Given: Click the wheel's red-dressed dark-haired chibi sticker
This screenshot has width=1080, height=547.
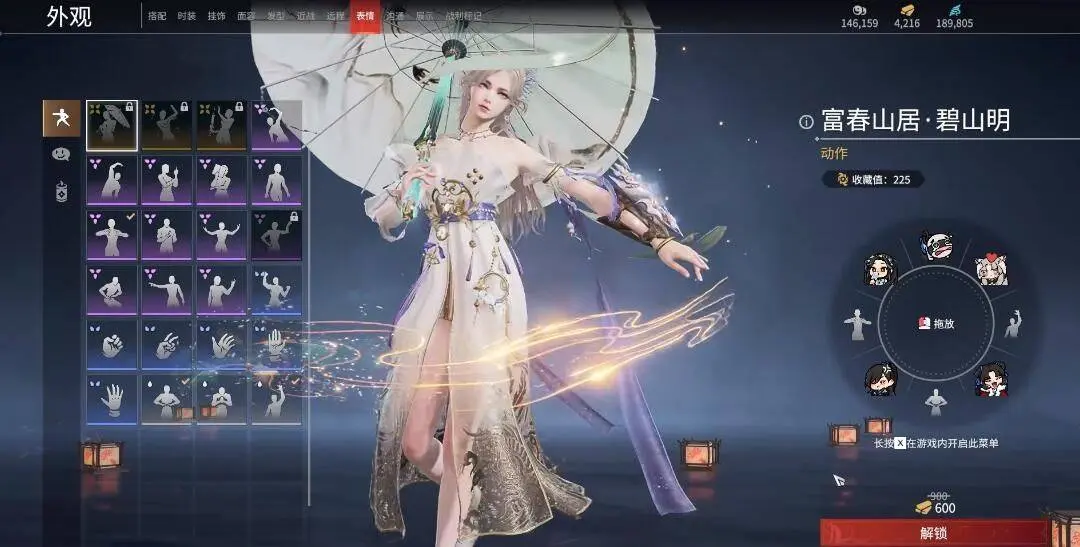Looking at the screenshot, I should (990, 379).
